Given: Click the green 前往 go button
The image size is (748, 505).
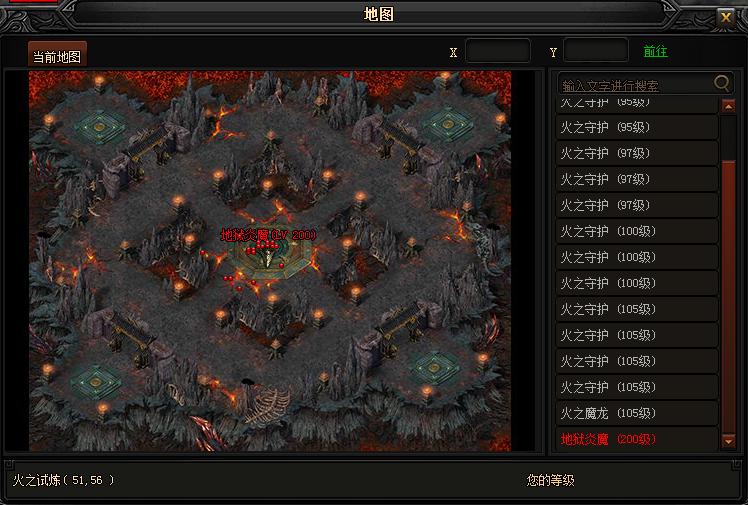Looking at the screenshot, I should (x=655, y=51).
